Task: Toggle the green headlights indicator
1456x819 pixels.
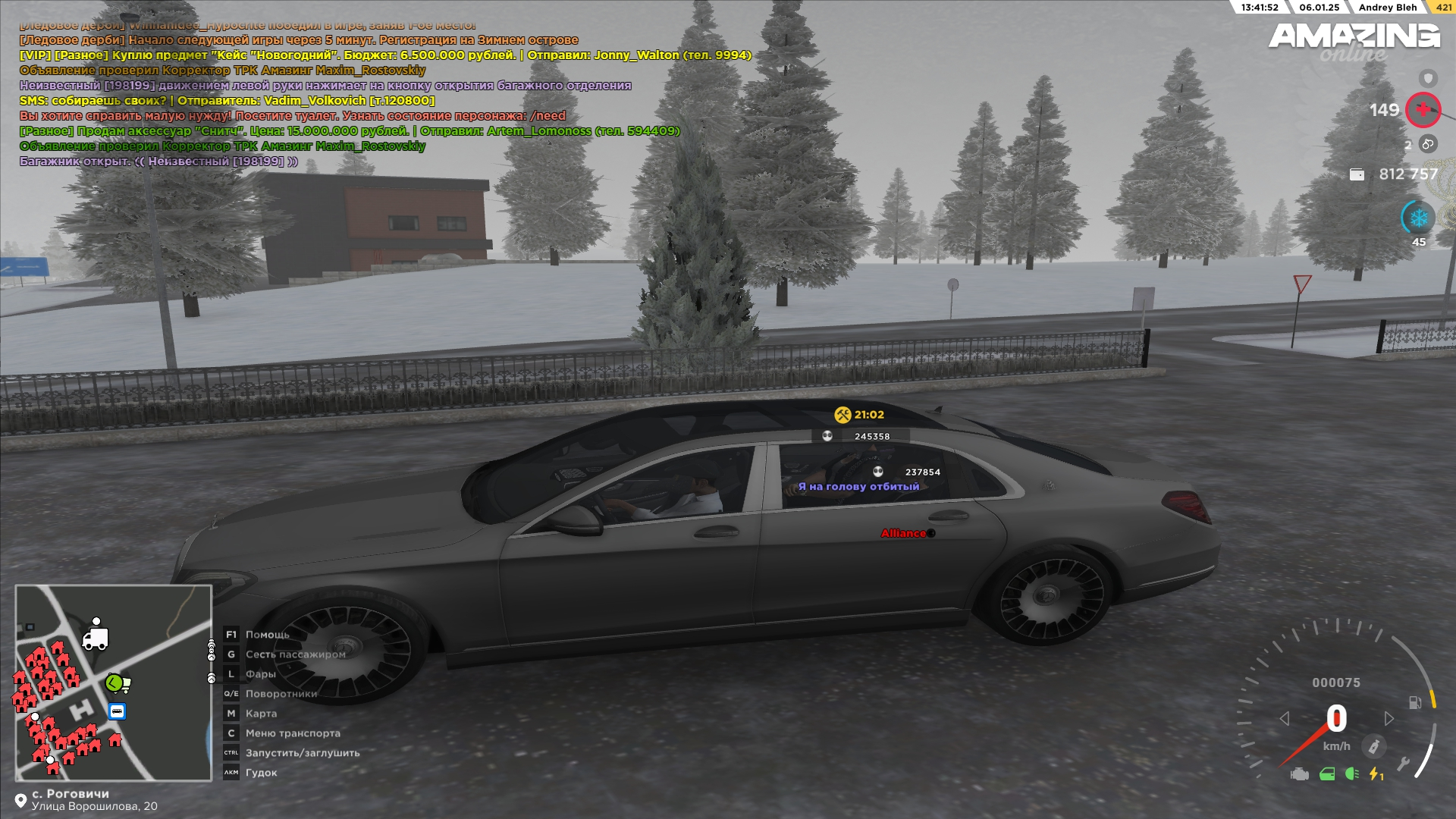Action: (x=1351, y=774)
